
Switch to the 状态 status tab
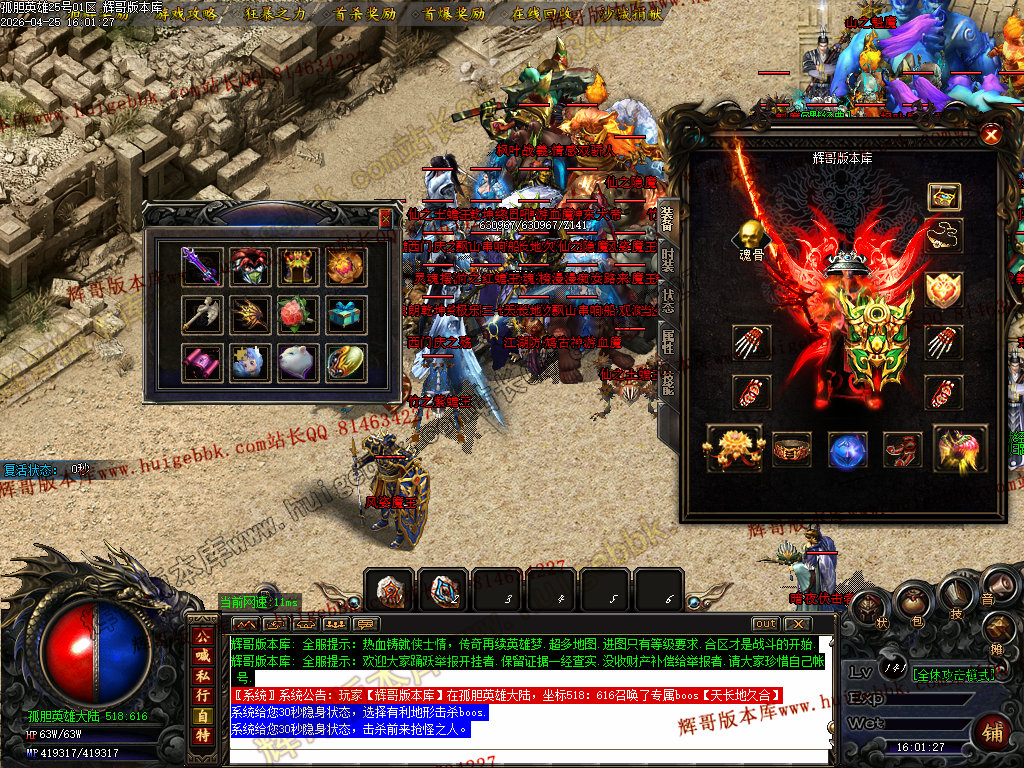point(668,302)
